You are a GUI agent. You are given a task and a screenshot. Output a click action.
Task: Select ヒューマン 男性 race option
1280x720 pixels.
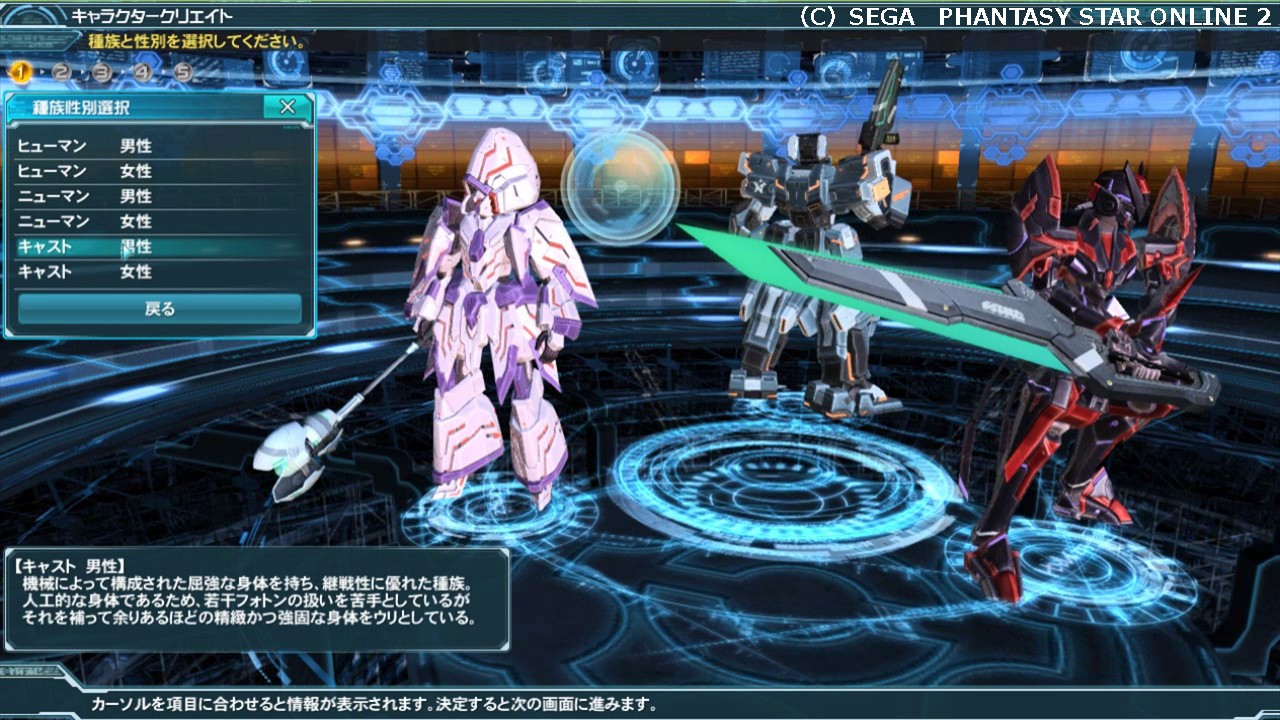pyautogui.click(x=160, y=146)
